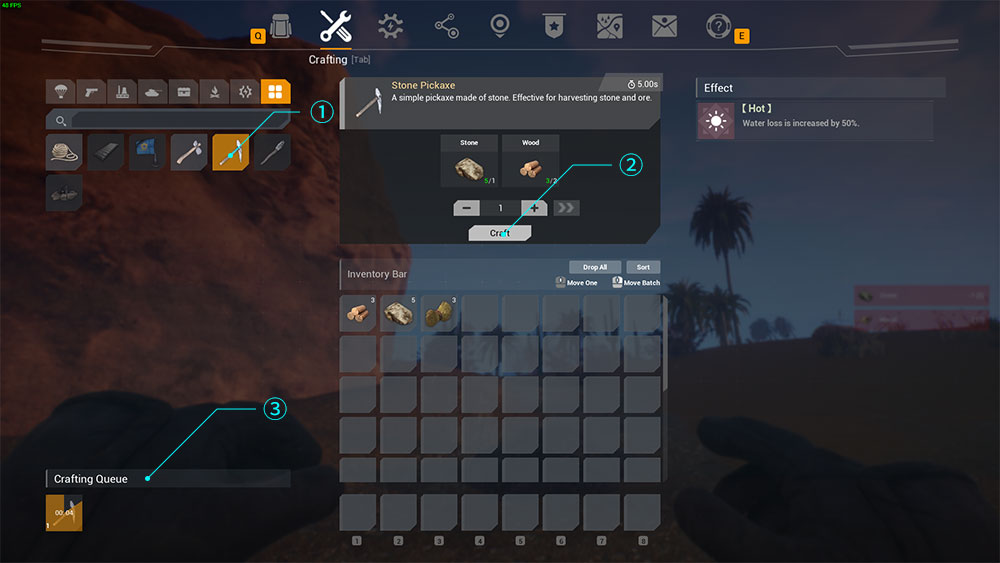Decrease the craft quantity with minus
The image size is (1000, 563).
point(466,208)
